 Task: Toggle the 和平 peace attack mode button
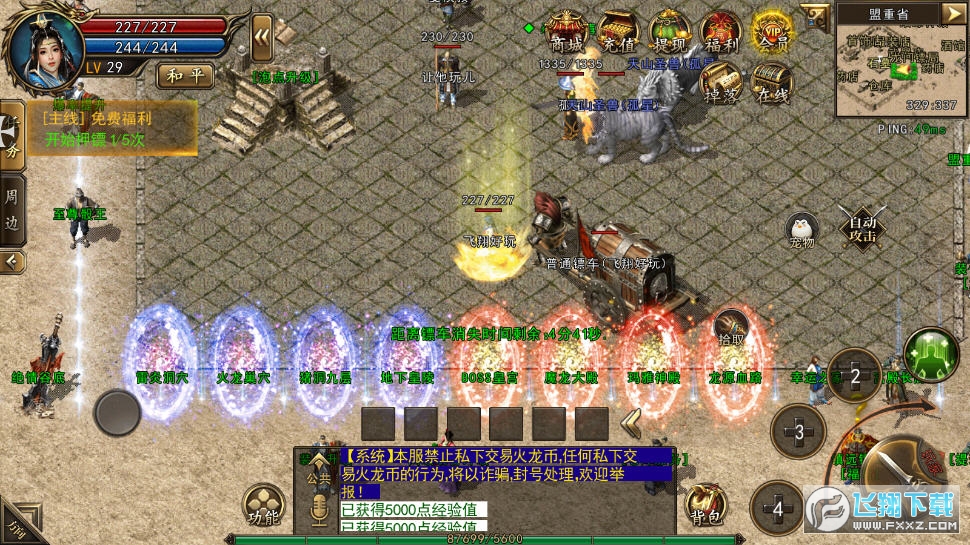[x=184, y=74]
